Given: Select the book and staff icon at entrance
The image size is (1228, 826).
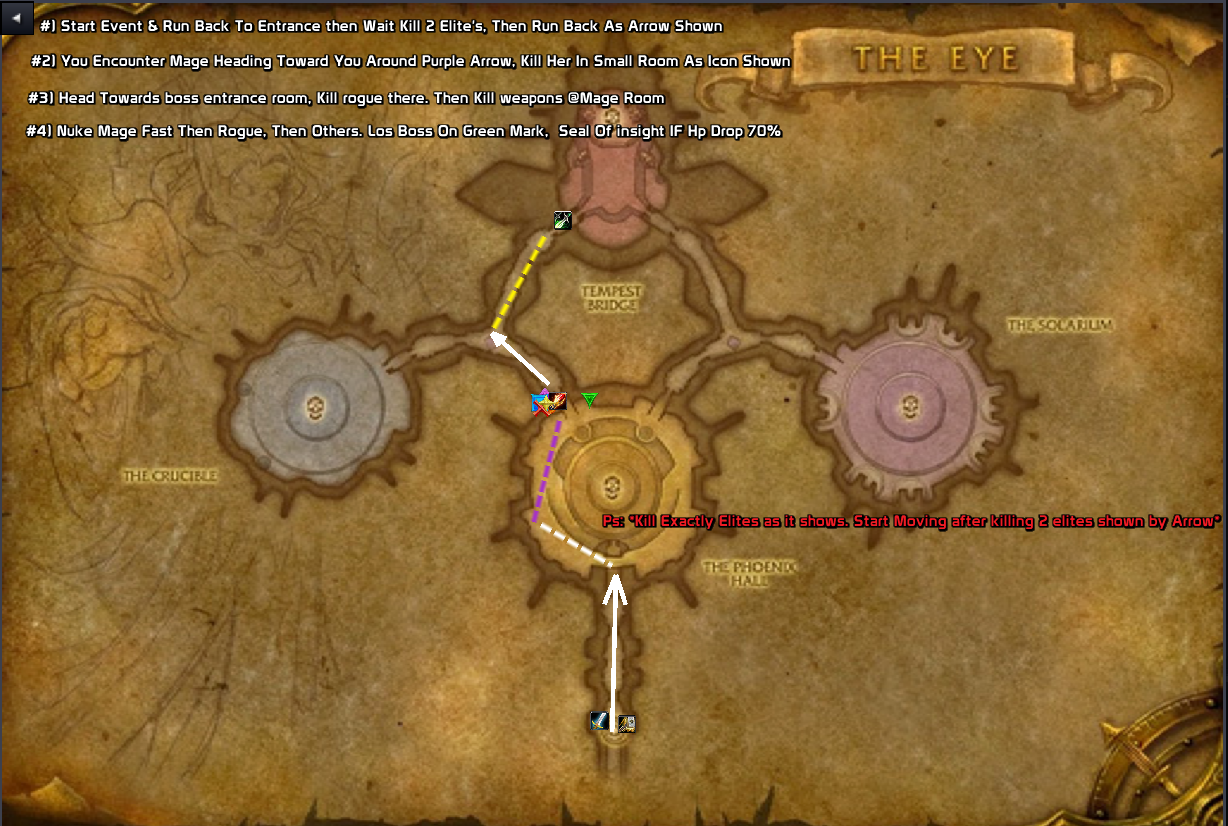Looking at the screenshot, I should [x=626, y=723].
